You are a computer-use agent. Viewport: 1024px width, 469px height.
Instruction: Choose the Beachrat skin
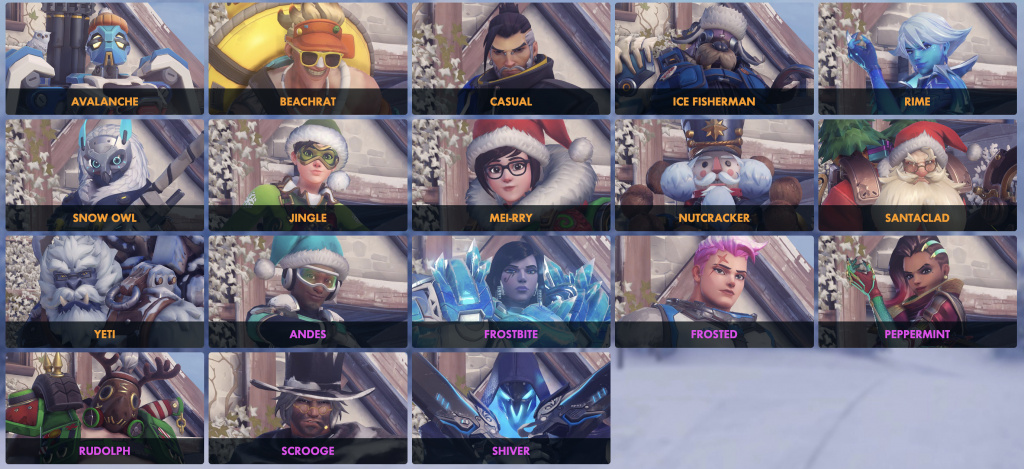307,58
